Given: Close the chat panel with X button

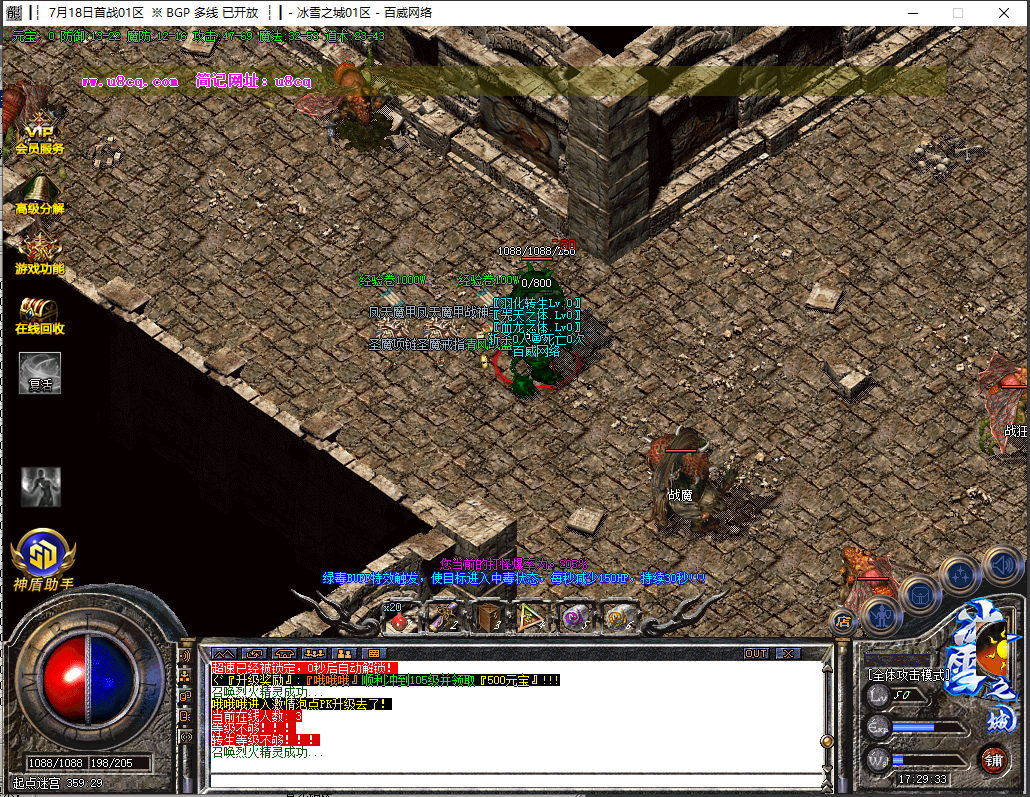Looking at the screenshot, I should click(x=788, y=653).
